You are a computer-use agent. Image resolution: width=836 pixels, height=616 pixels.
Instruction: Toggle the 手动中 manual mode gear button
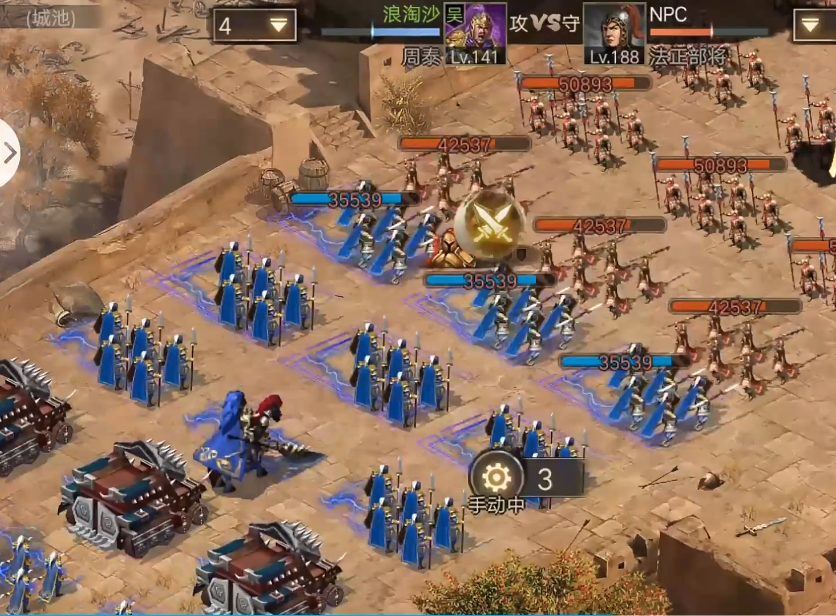(496, 477)
